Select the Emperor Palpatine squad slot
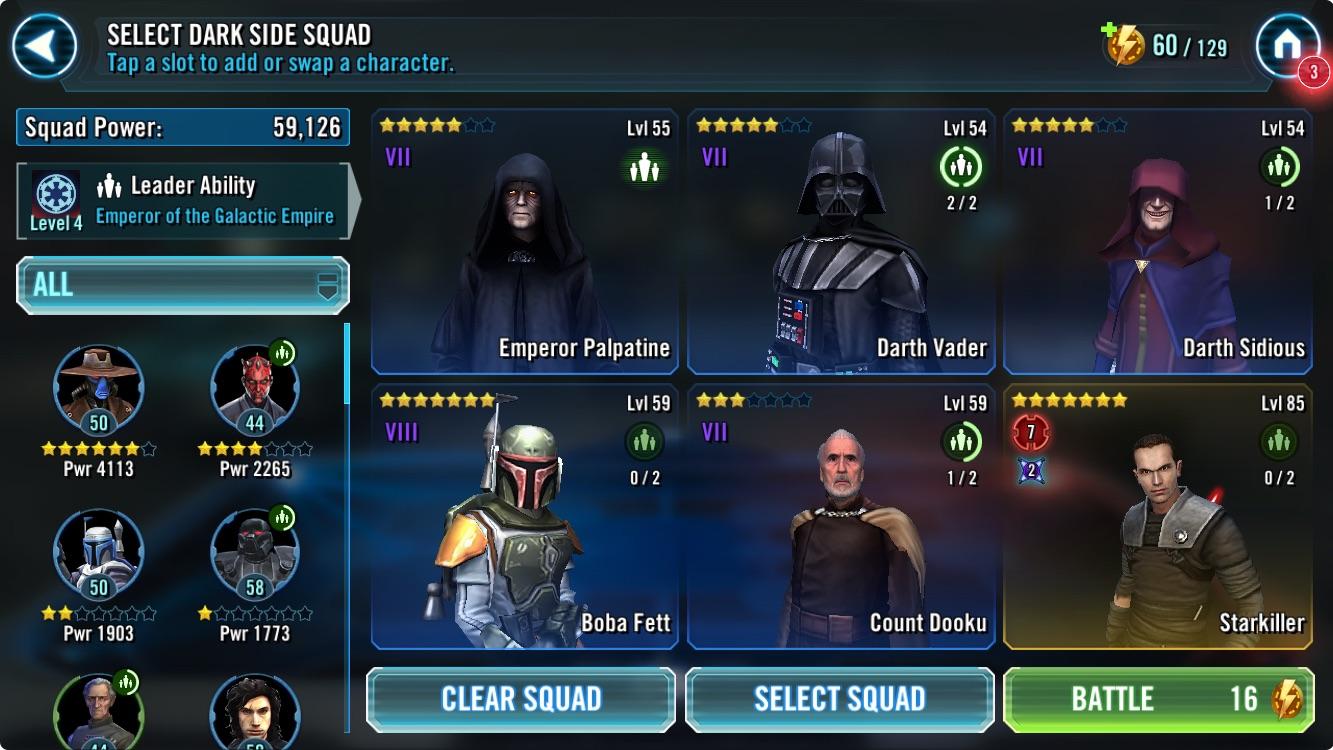 pyautogui.click(x=525, y=241)
